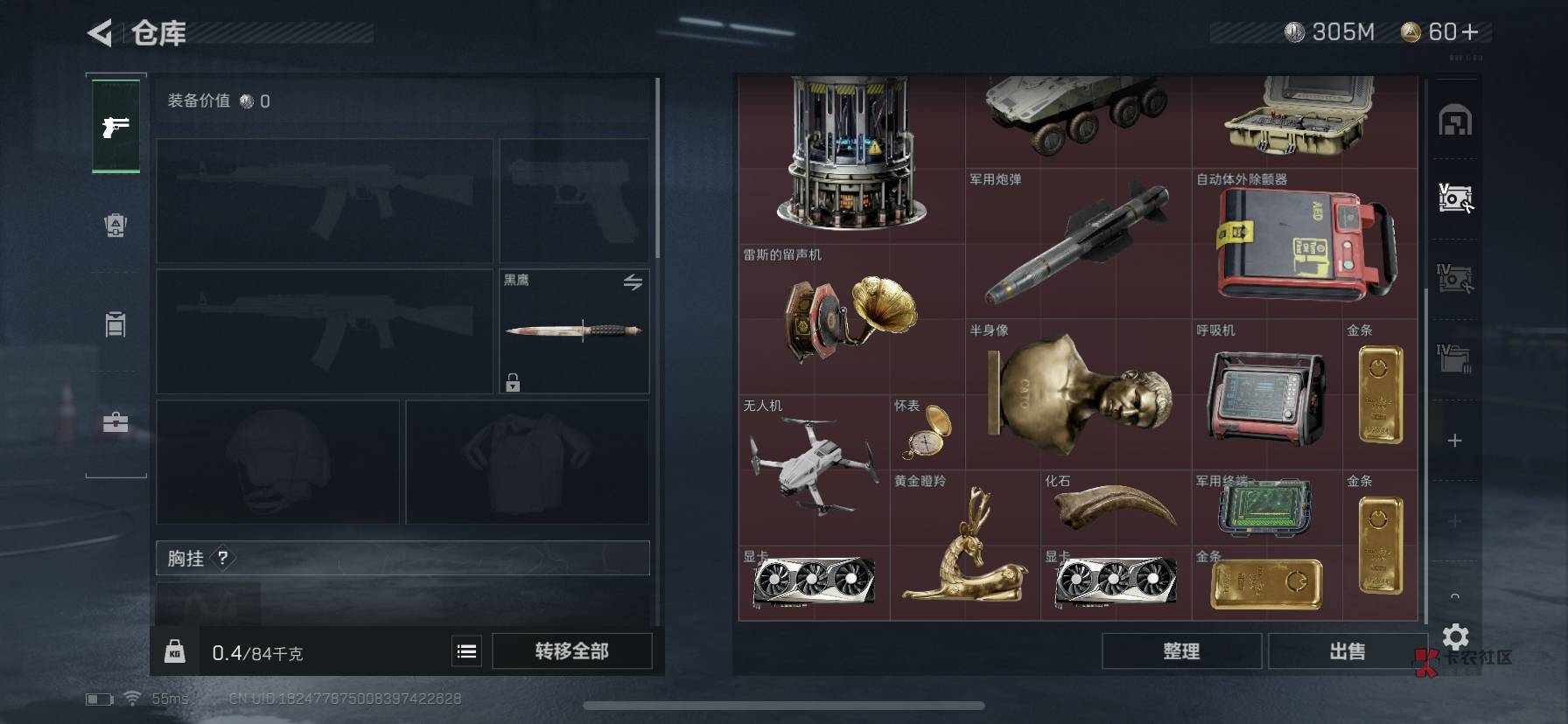Select the 自动体外除颤器 item
Image resolution: width=1568 pixels, height=724 pixels.
pyautogui.click(x=1304, y=243)
